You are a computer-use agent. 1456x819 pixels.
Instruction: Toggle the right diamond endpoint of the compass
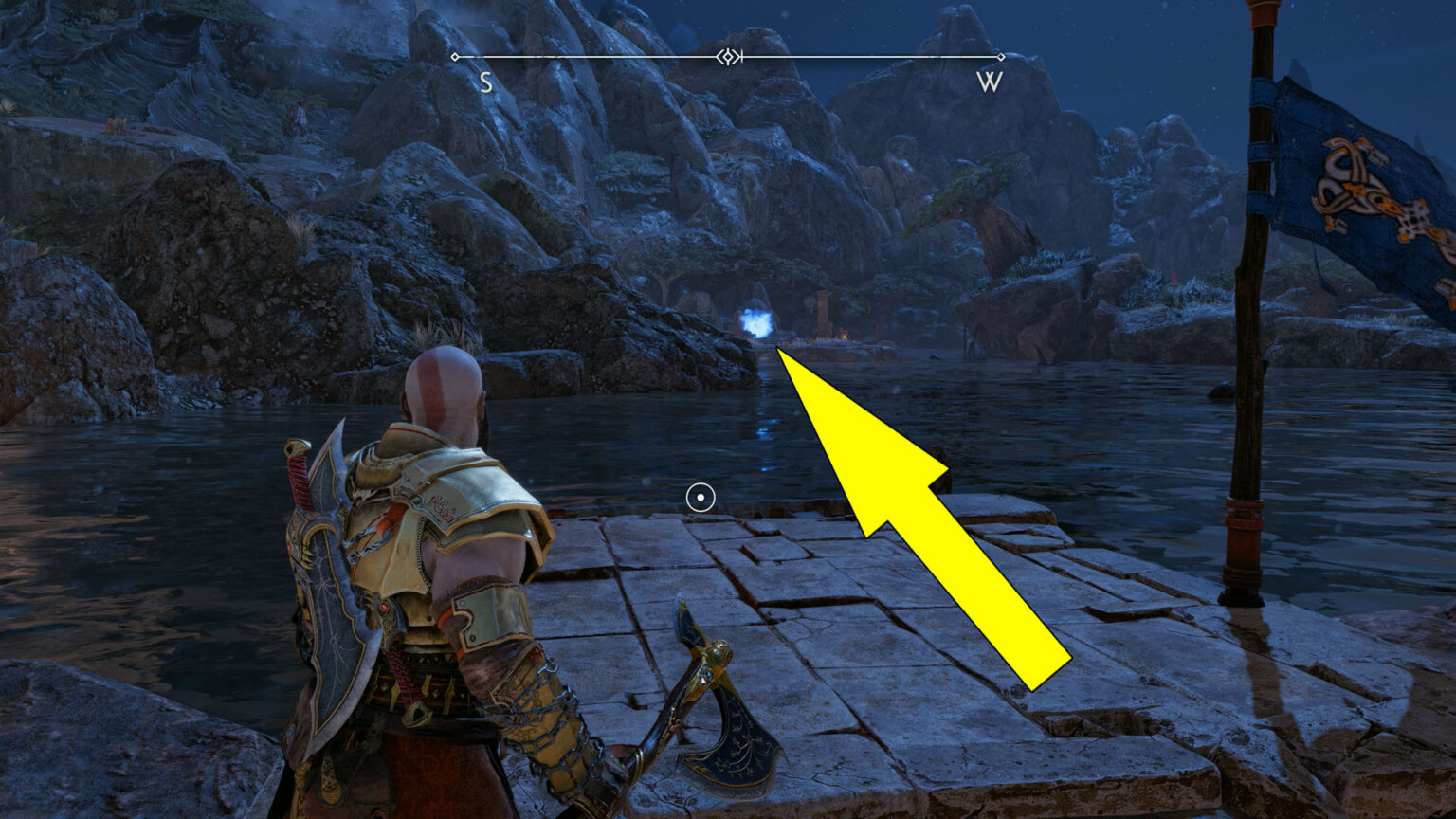pyautogui.click(x=1002, y=58)
